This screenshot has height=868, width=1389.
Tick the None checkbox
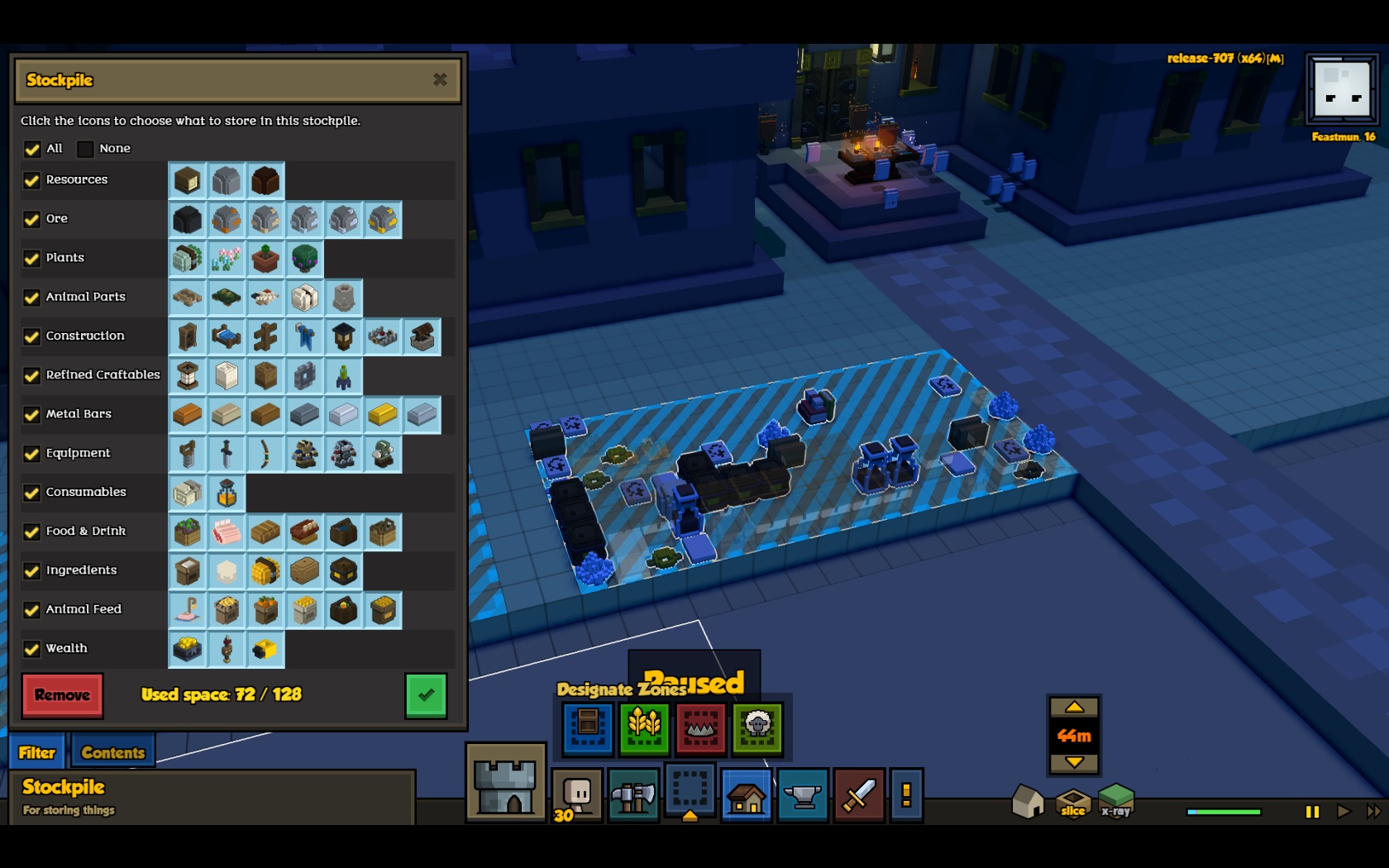click(85, 149)
